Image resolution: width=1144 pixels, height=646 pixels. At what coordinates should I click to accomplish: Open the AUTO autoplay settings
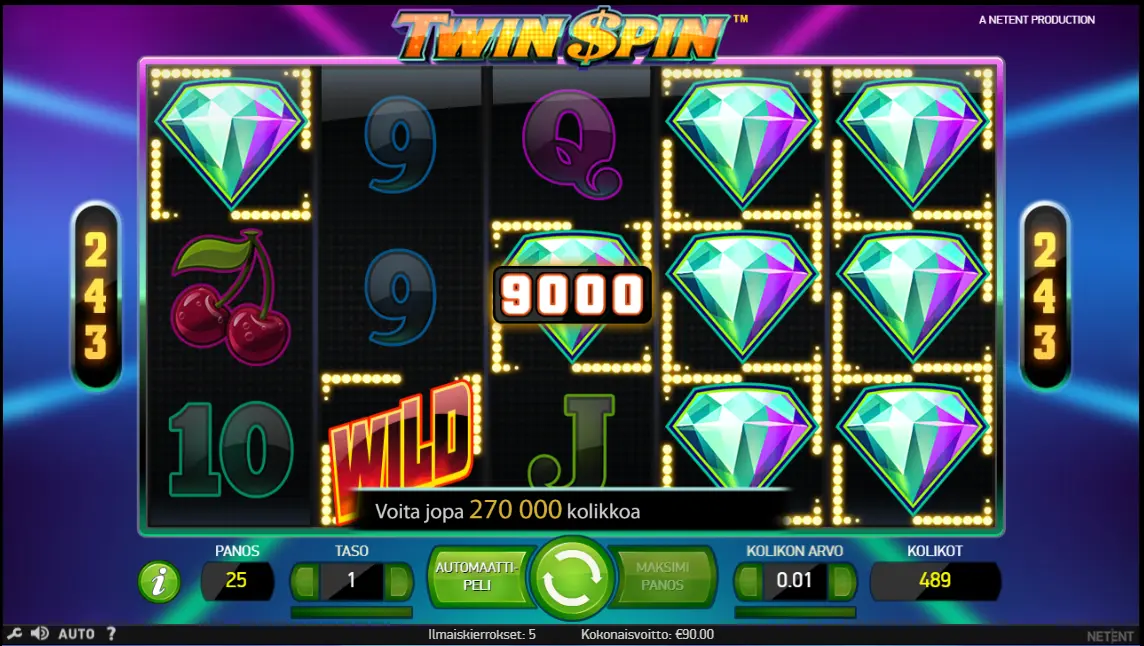coord(76,633)
